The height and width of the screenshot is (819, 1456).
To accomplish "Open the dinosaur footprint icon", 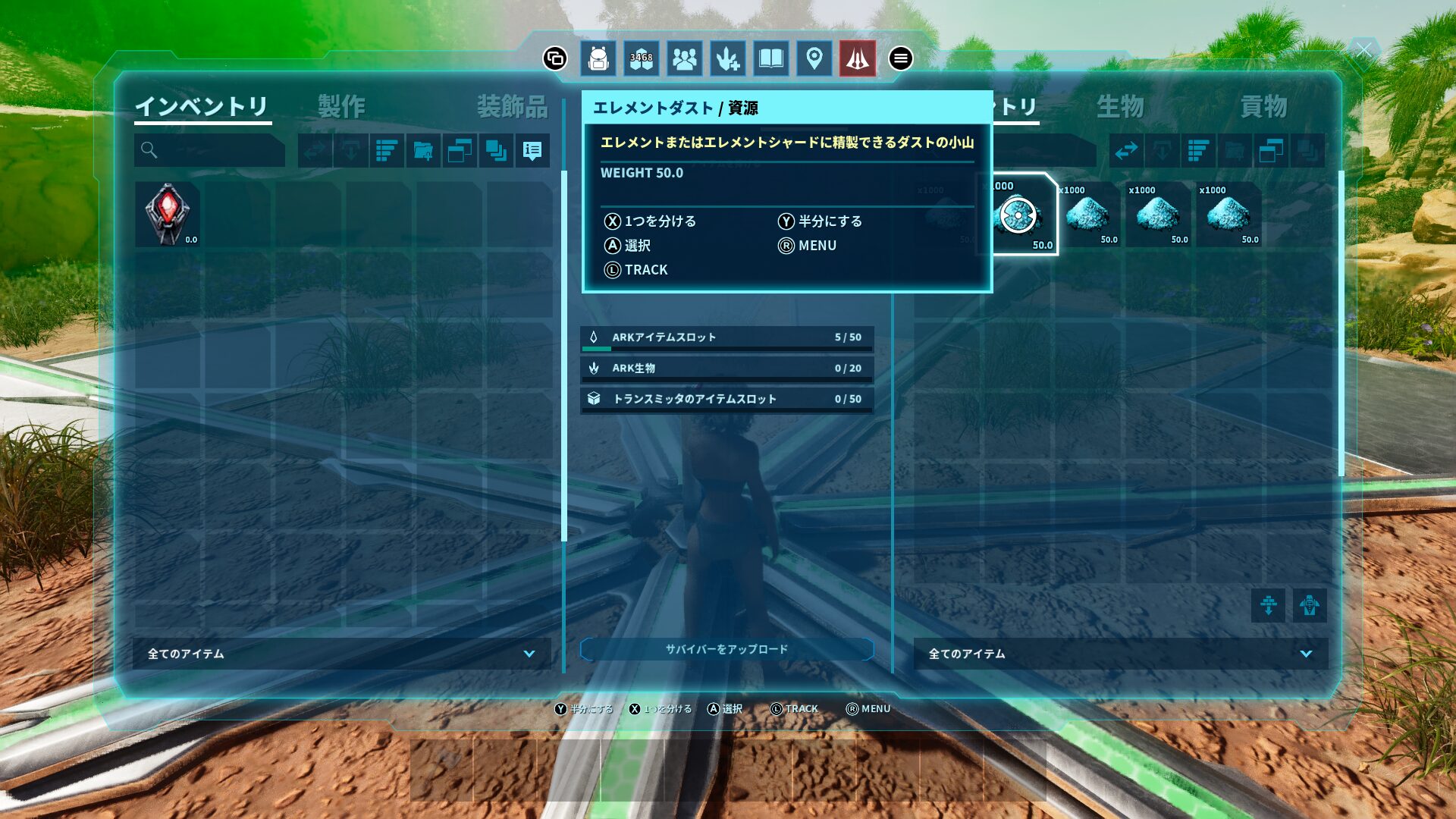I will coord(728,58).
